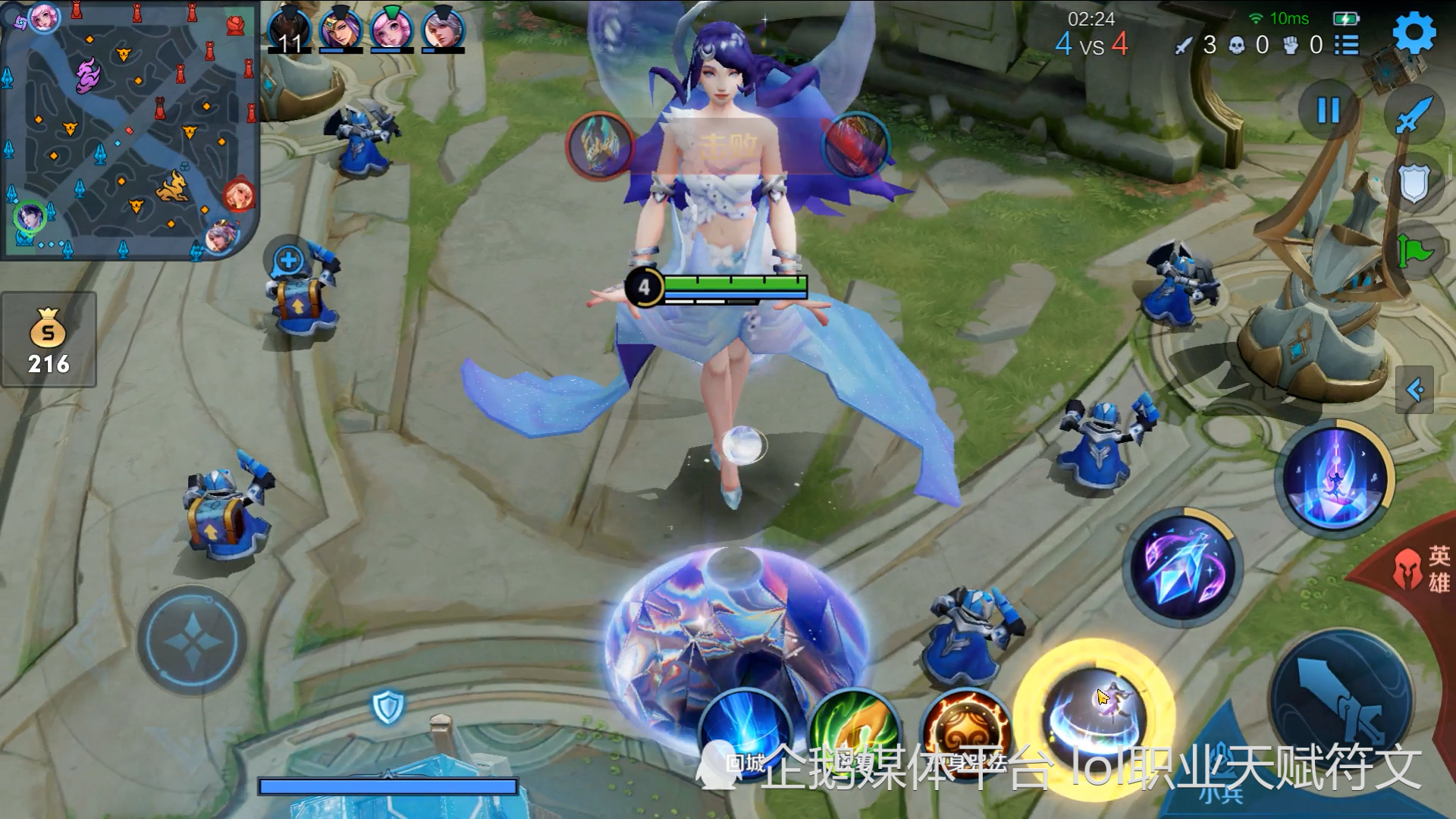Pause the game with the pause button
Screen dimensions: 1456x819
point(1328,111)
